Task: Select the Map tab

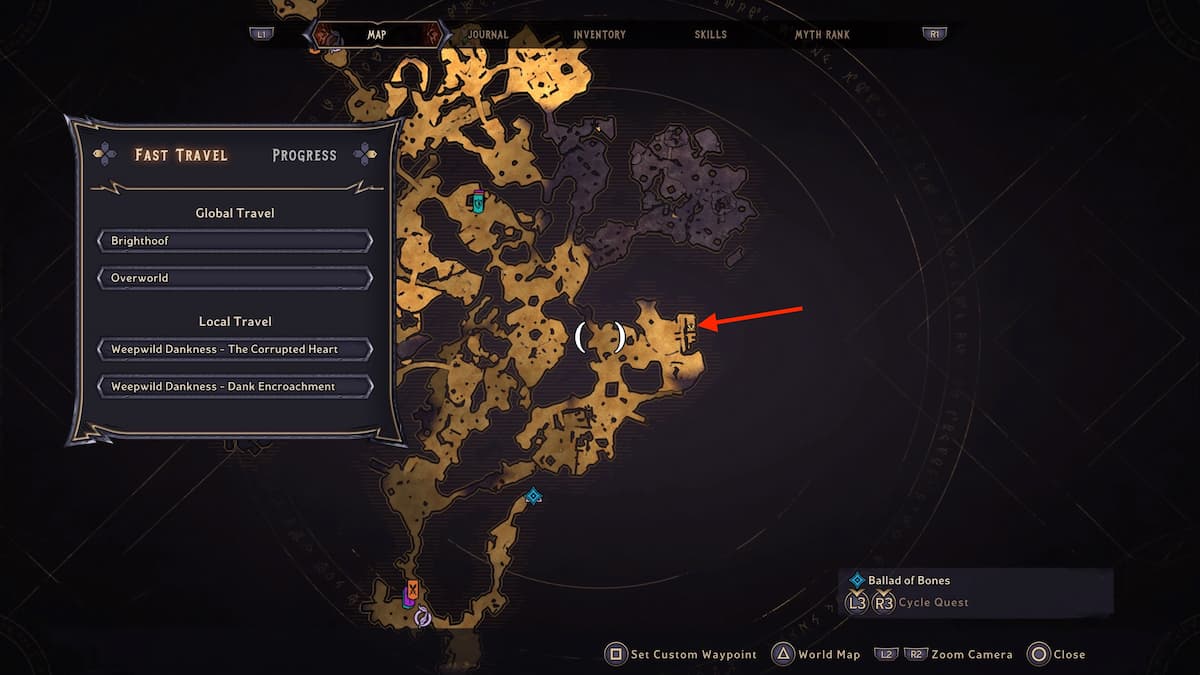Action: [x=376, y=34]
